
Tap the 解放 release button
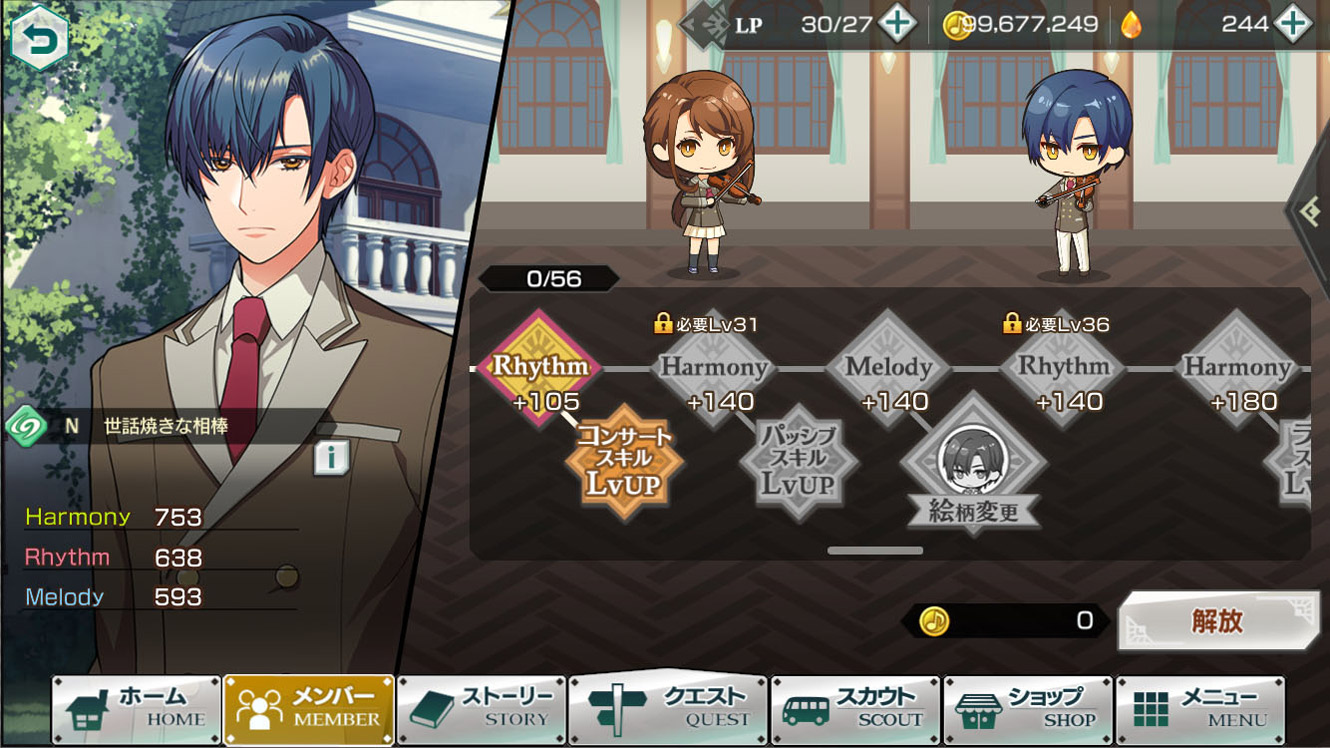[x=1217, y=621]
